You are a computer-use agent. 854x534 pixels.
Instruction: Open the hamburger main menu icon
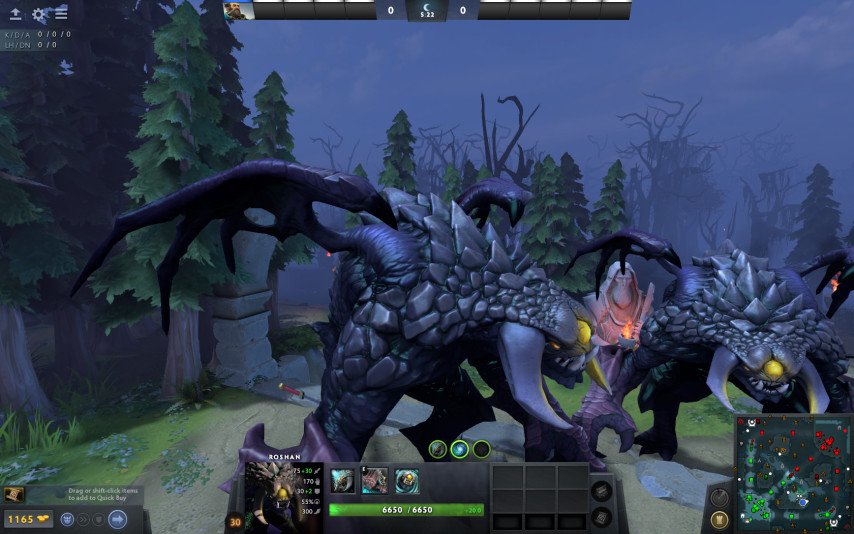tap(61, 14)
